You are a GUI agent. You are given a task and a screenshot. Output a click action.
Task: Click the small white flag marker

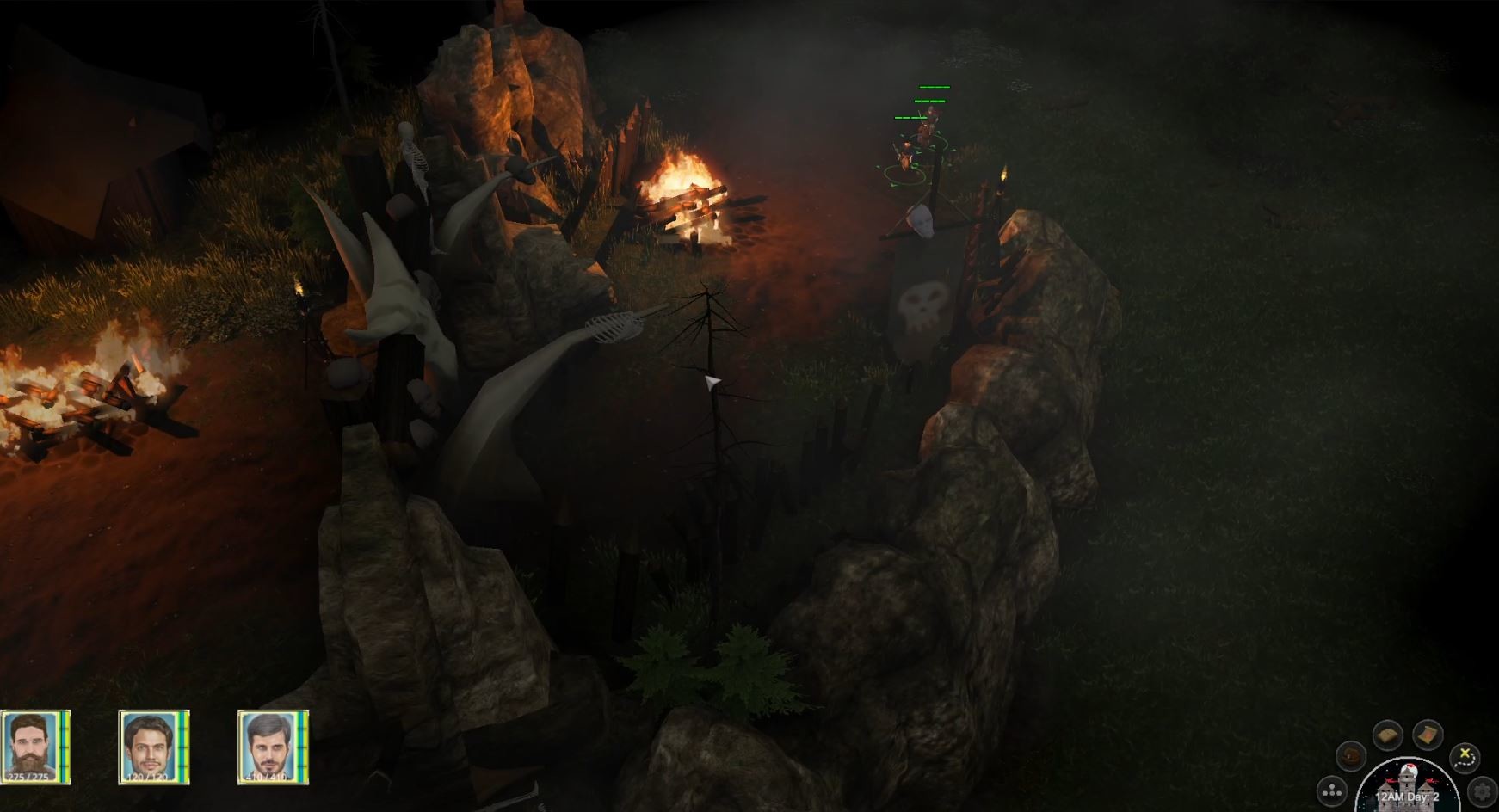[x=712, y=381]
